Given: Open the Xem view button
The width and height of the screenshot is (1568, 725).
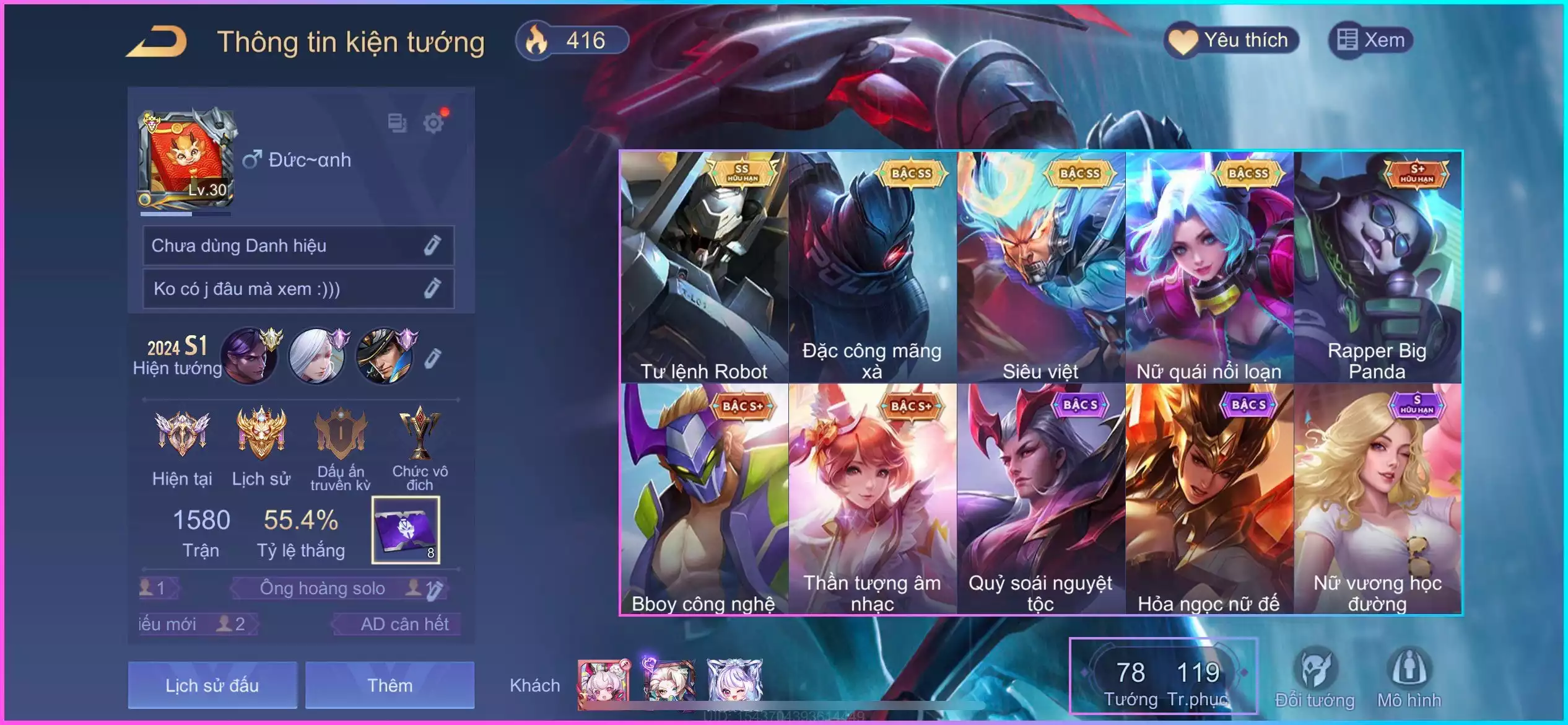Looking at the screenshot, I should (1370, 41).
